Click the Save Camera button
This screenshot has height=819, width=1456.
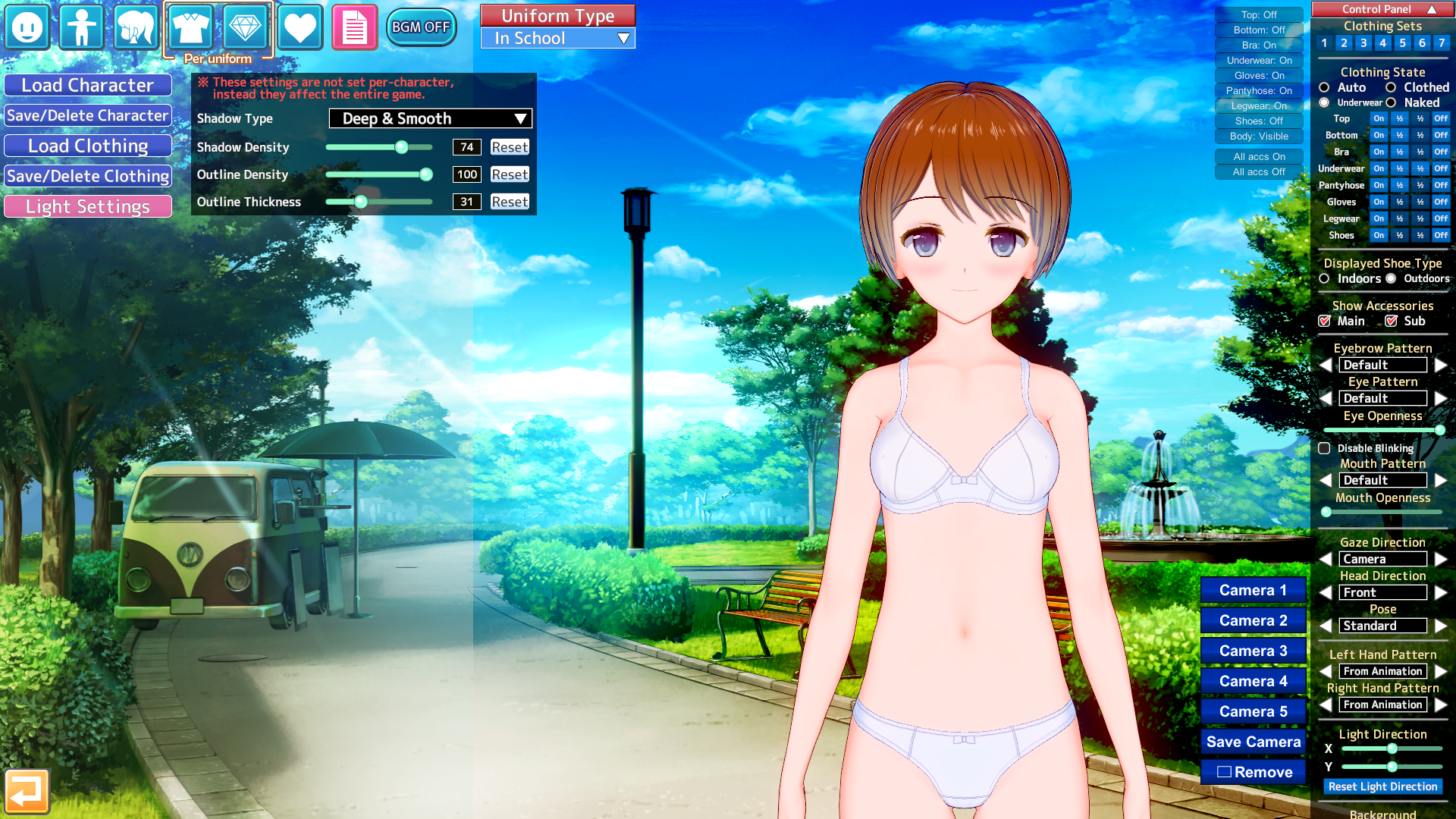1253,742
